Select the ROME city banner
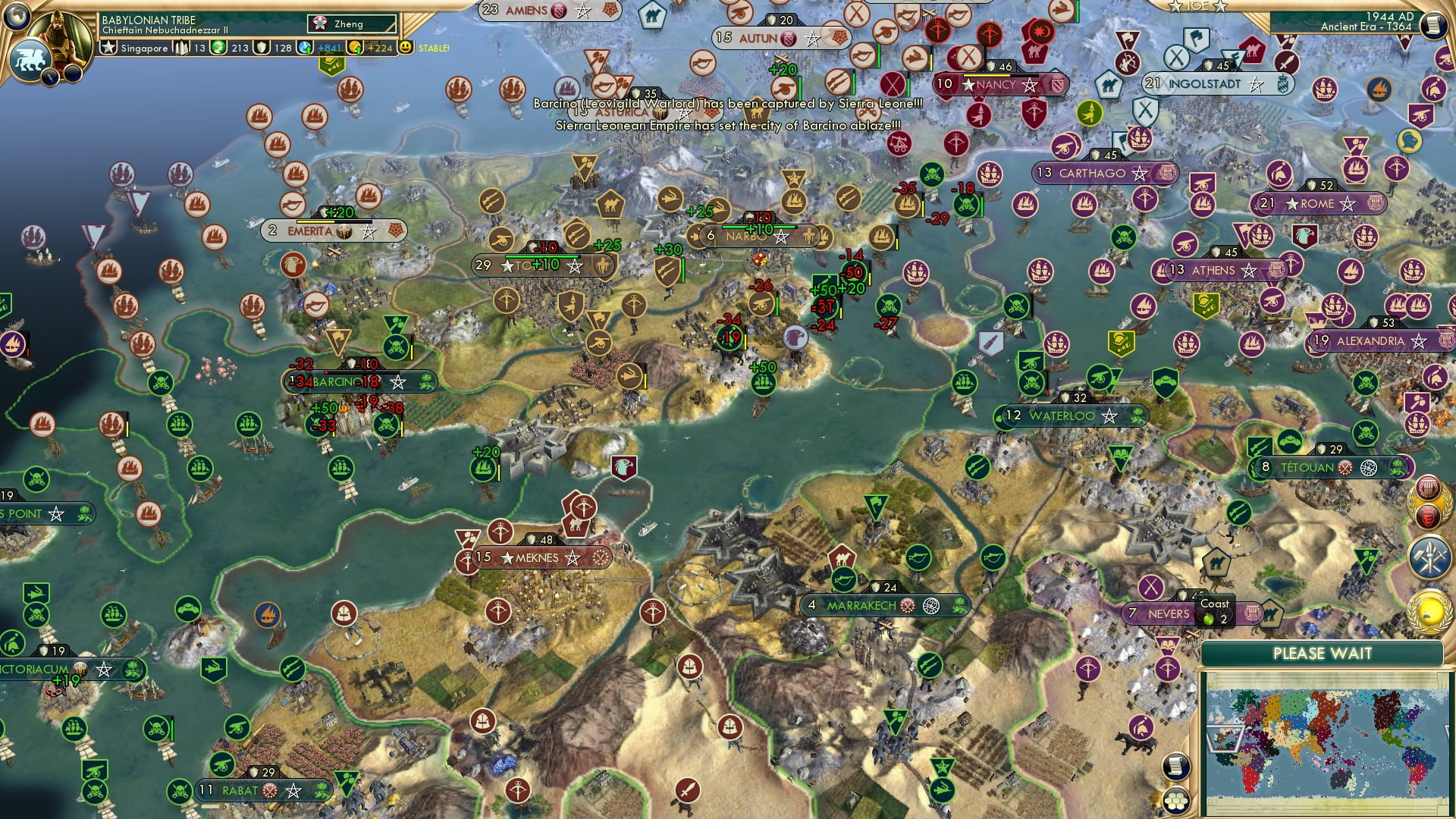Image resolution: width=1456 pixels, height=819 pixels. (x=1318, y=203)
